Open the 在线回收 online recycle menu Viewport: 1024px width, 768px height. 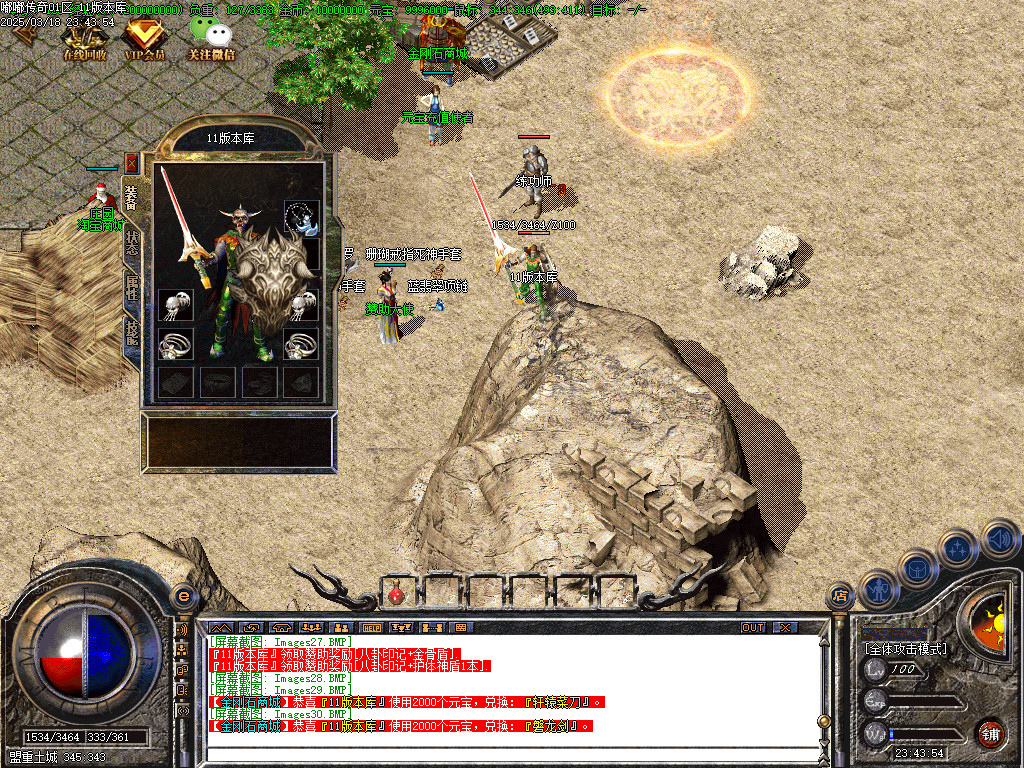tap(85, 38)
